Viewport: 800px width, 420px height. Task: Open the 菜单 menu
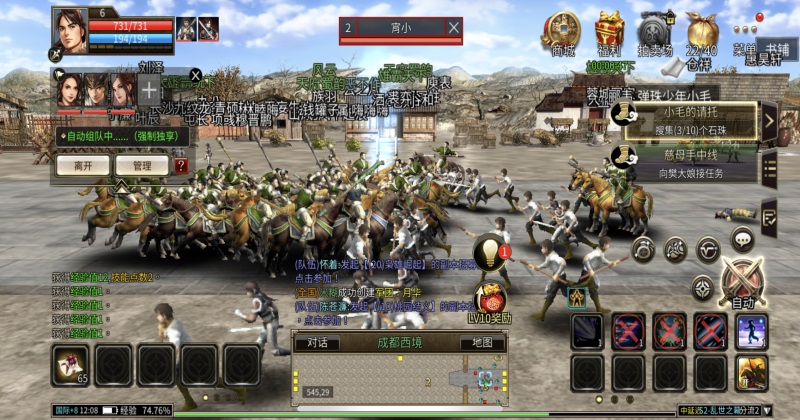(x=745, y=30)
